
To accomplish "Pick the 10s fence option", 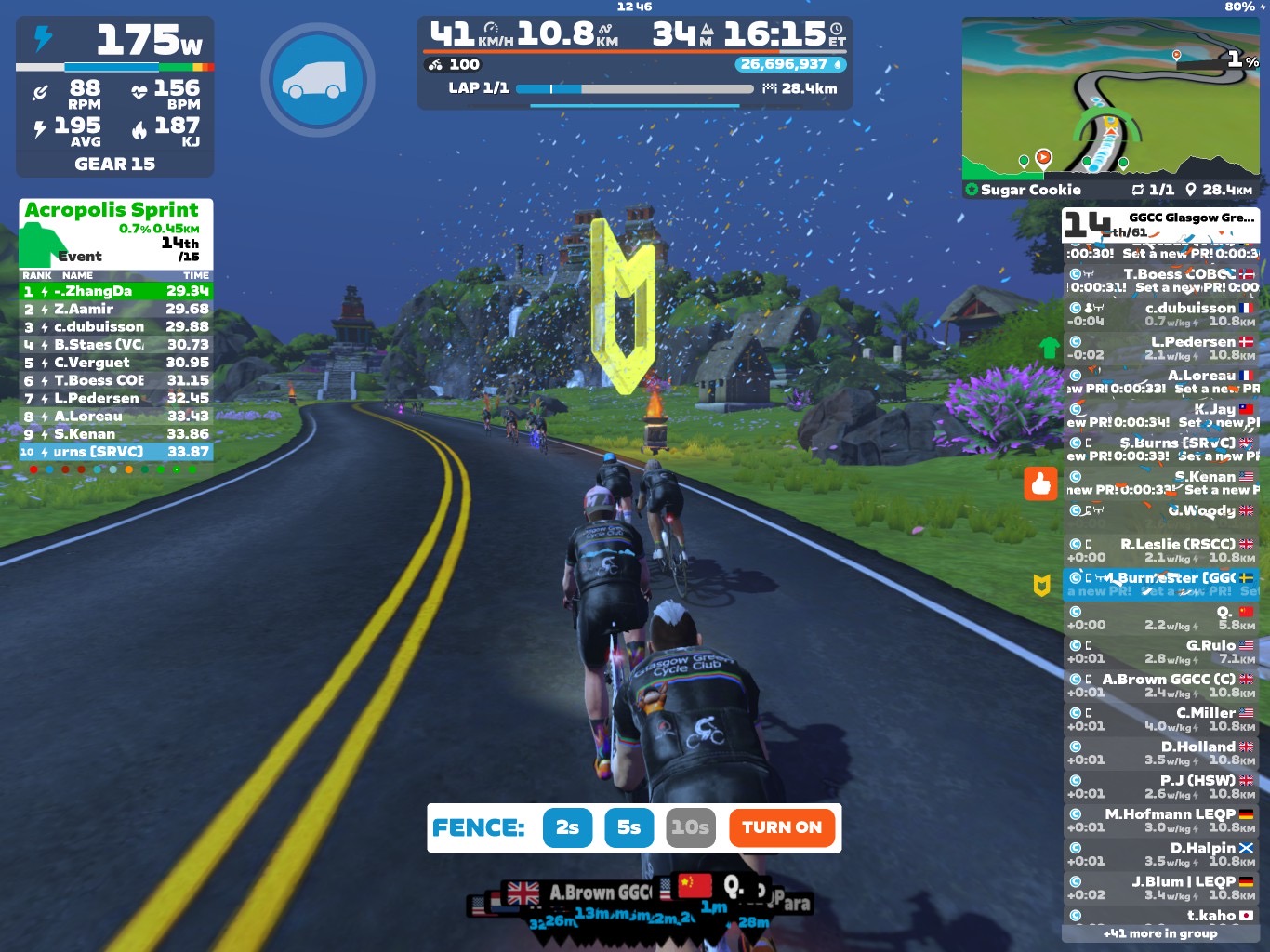I will (x=690, y=827).
